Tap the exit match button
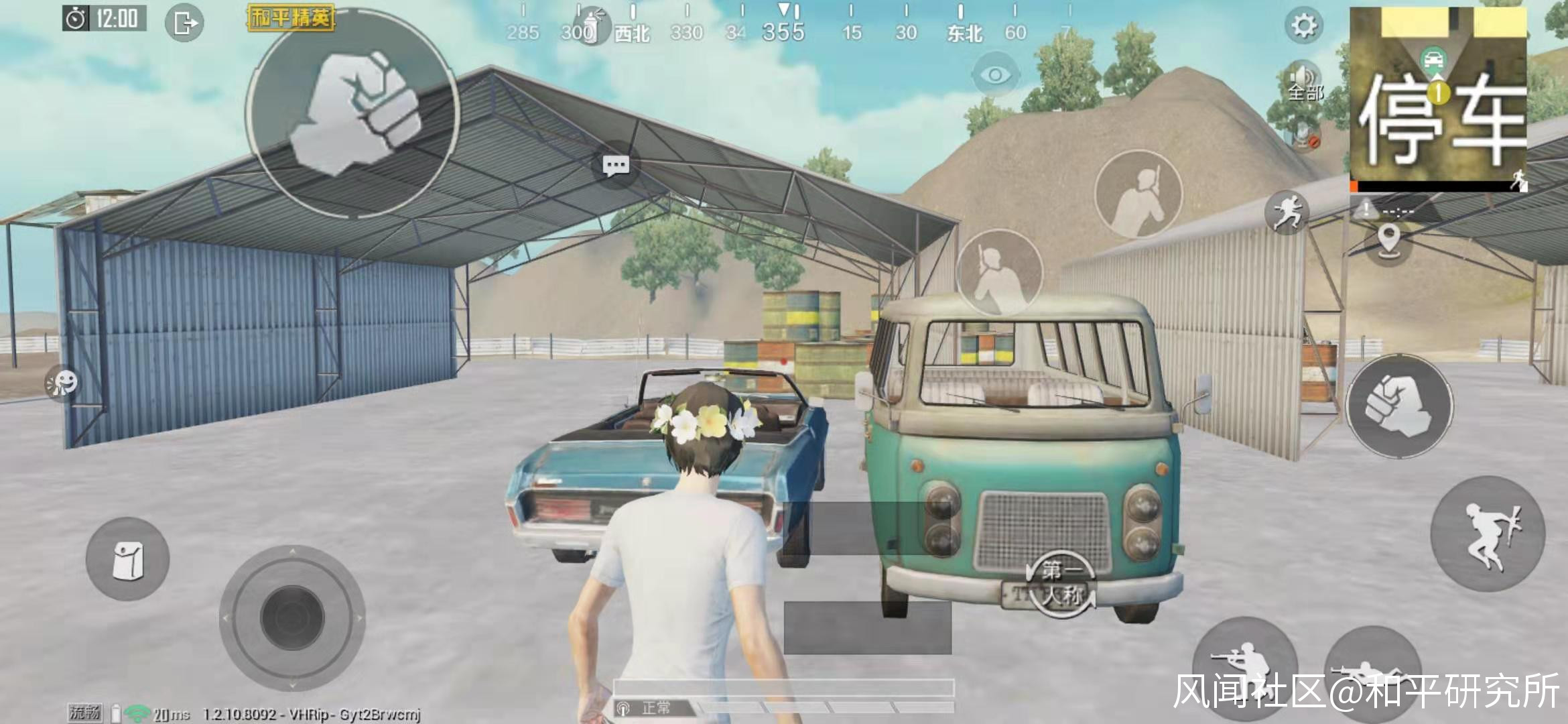This screenshot has width=1568, height=724. click(x=184, y=23)
